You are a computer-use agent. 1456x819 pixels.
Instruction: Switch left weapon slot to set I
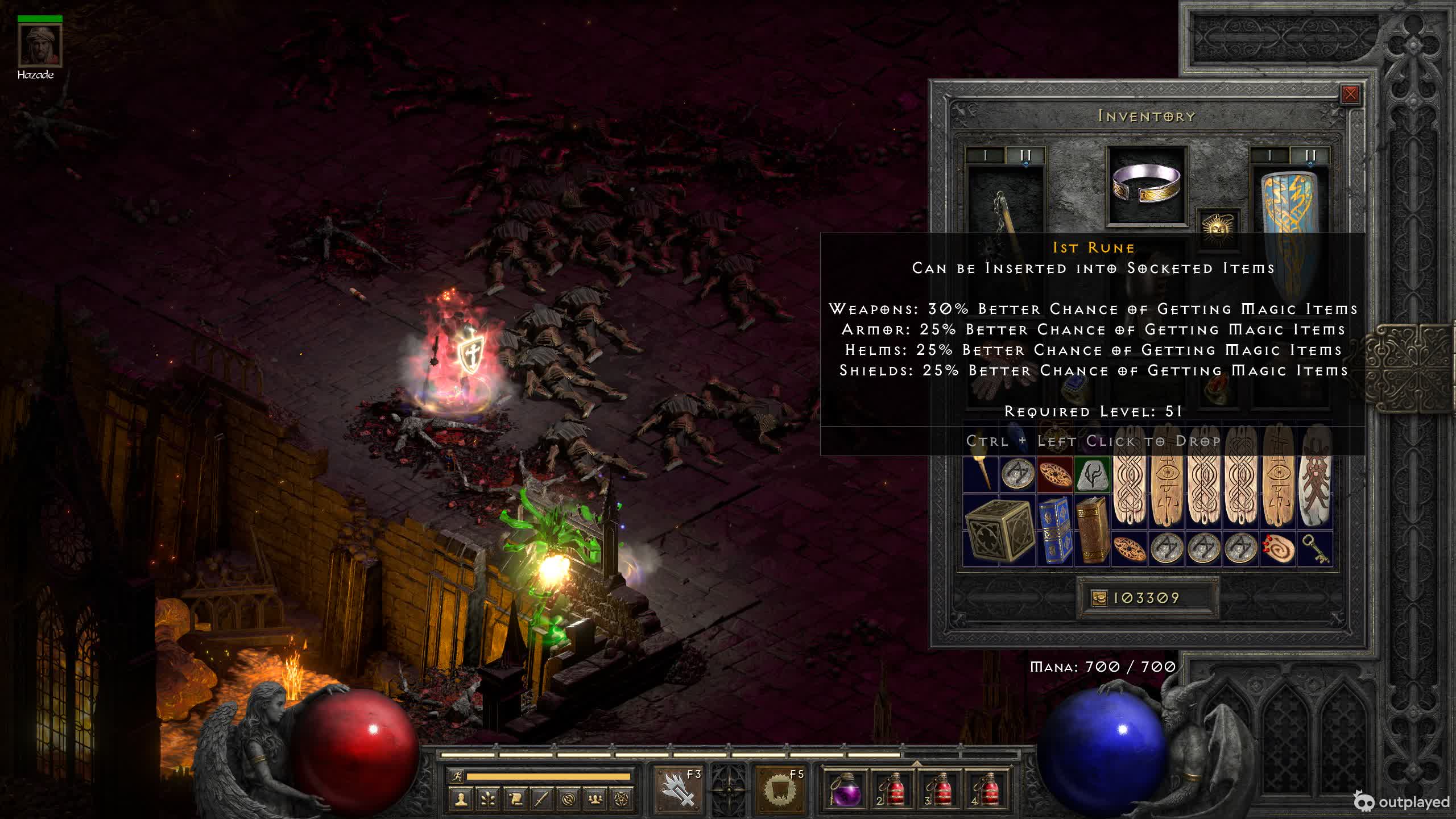click(x=986, y=155)
